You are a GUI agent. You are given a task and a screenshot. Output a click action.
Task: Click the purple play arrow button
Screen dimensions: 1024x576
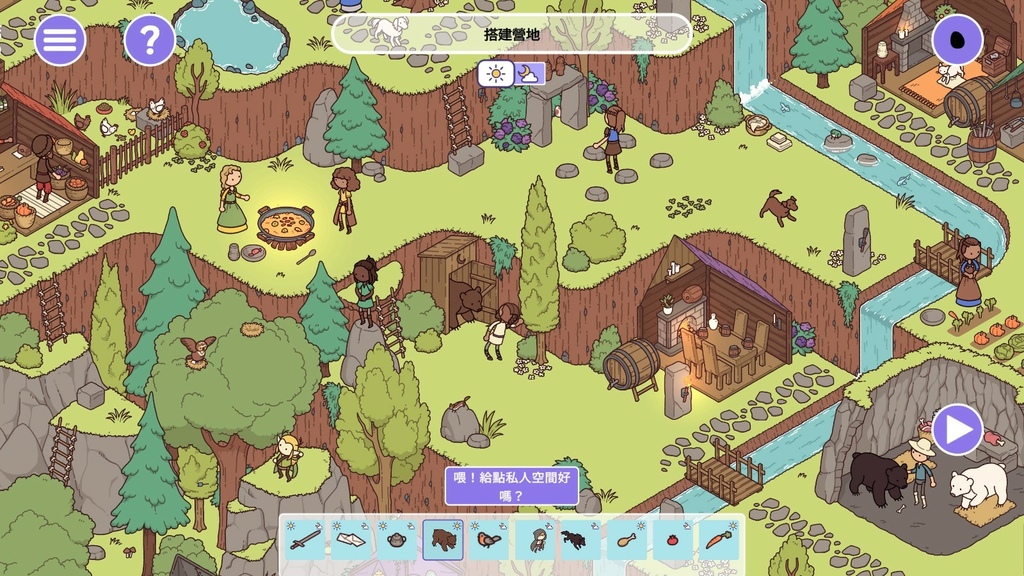(x=958, y=430)
